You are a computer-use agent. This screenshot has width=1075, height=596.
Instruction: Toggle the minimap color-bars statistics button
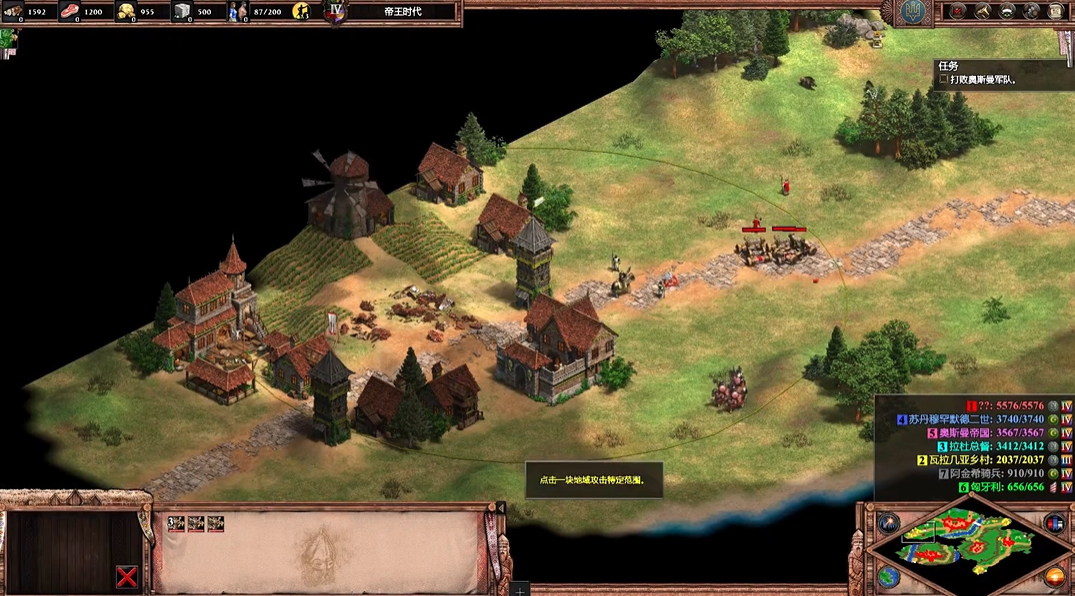tap(1054, 523)
